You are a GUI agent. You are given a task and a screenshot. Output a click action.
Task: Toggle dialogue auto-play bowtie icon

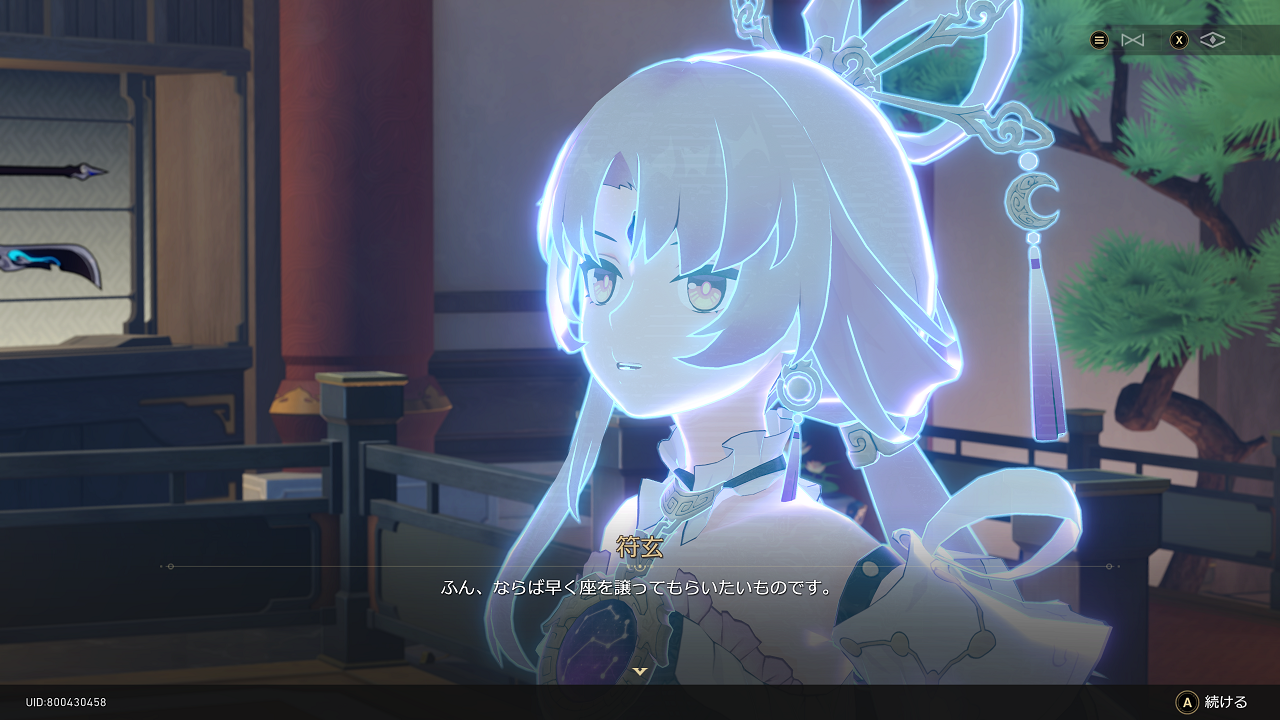(x=1132, y=40)
